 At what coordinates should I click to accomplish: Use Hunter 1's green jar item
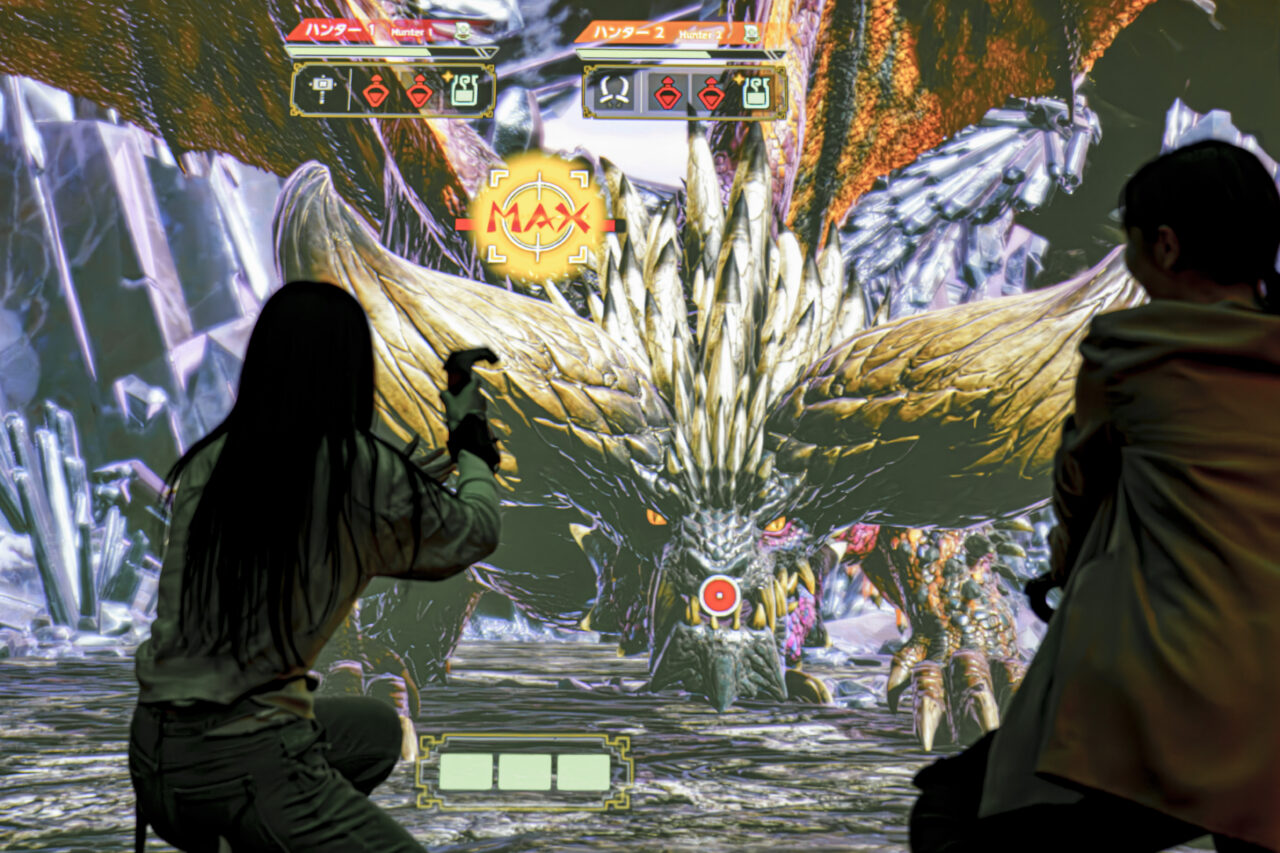pos(463,90)
